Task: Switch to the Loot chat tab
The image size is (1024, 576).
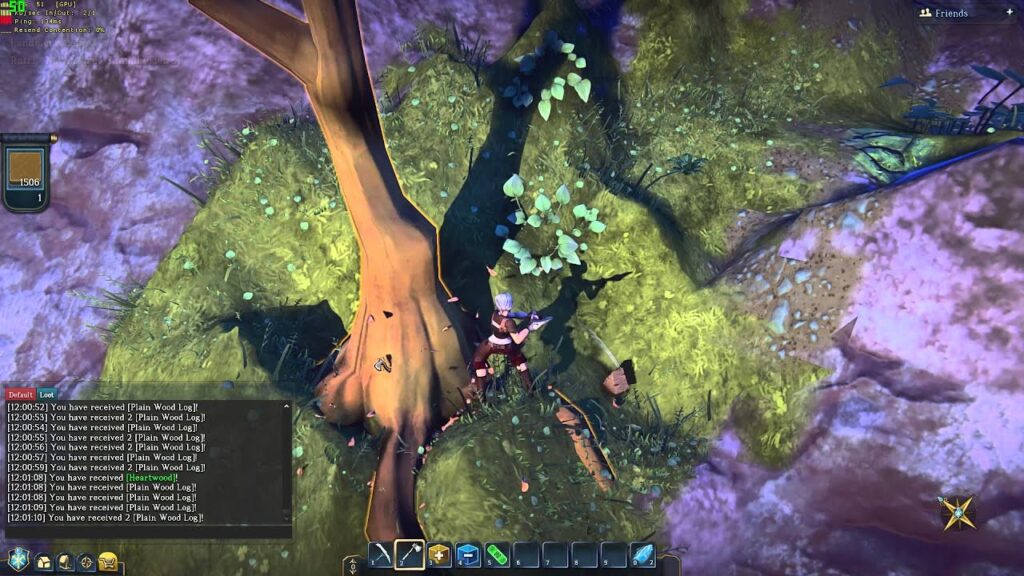Action: pyautogui.click(x=47, y=395)
